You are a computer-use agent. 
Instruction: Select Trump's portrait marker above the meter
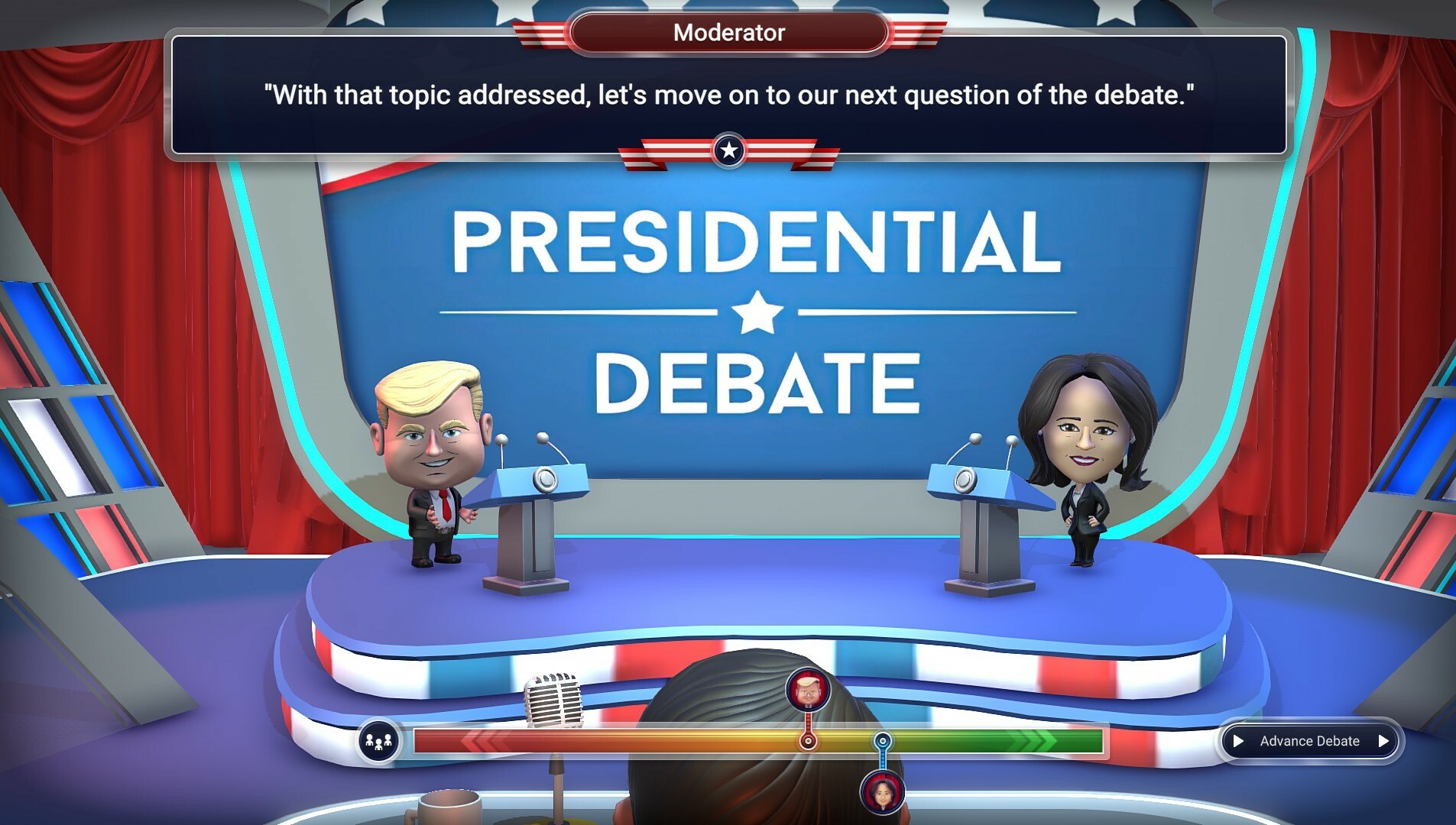tap(806, 689)
